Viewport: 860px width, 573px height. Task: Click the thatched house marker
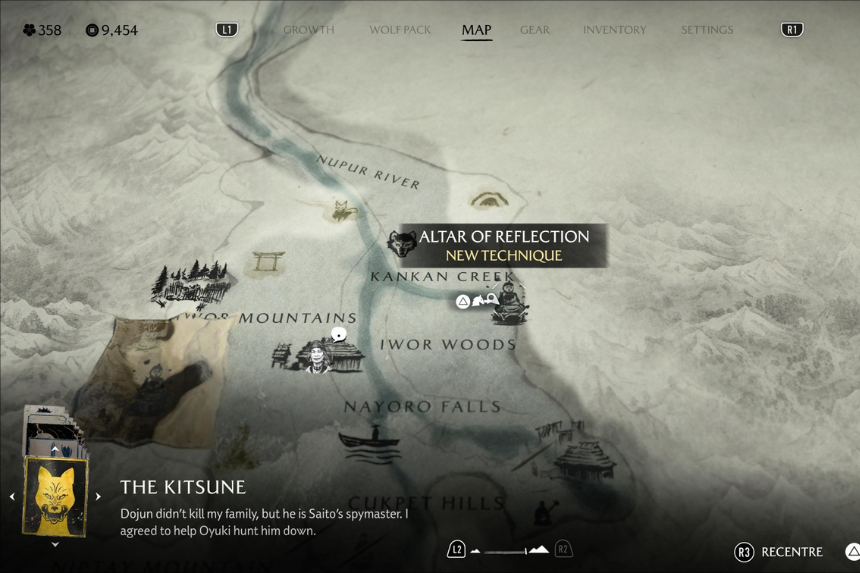[x=586, y=459]
